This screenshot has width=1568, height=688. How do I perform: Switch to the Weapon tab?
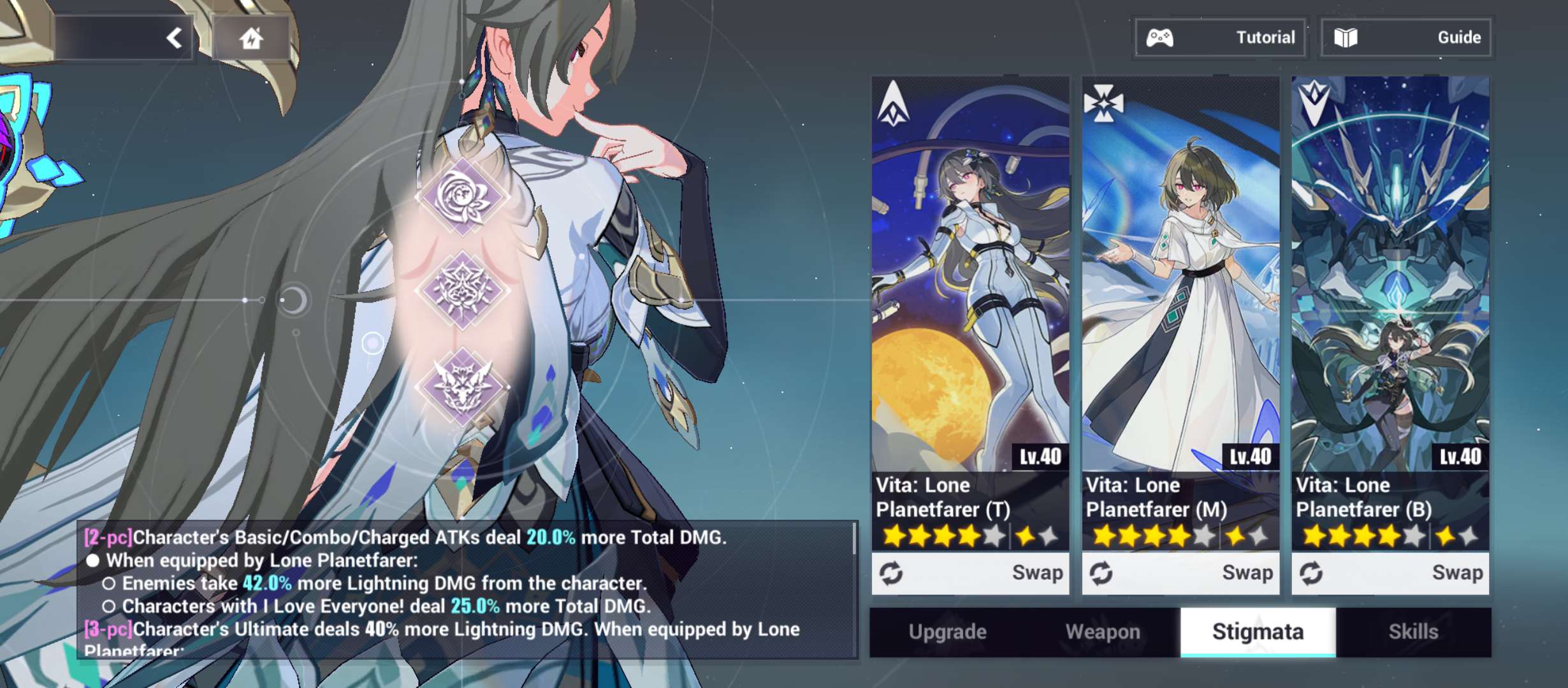coord(1103,631)
